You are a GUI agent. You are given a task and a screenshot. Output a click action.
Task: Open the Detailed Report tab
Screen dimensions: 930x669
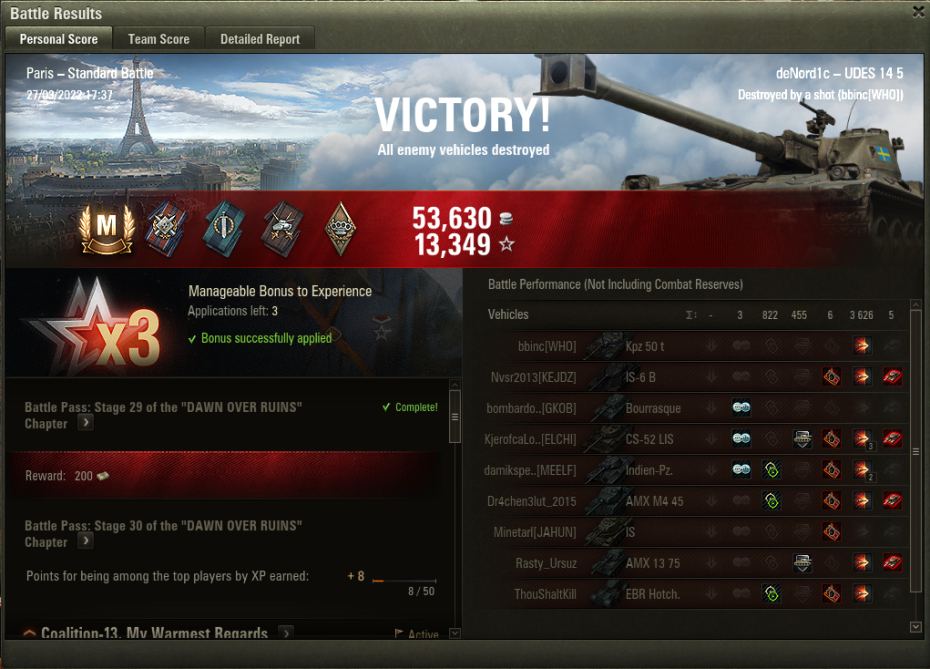[x=260, y=39]
